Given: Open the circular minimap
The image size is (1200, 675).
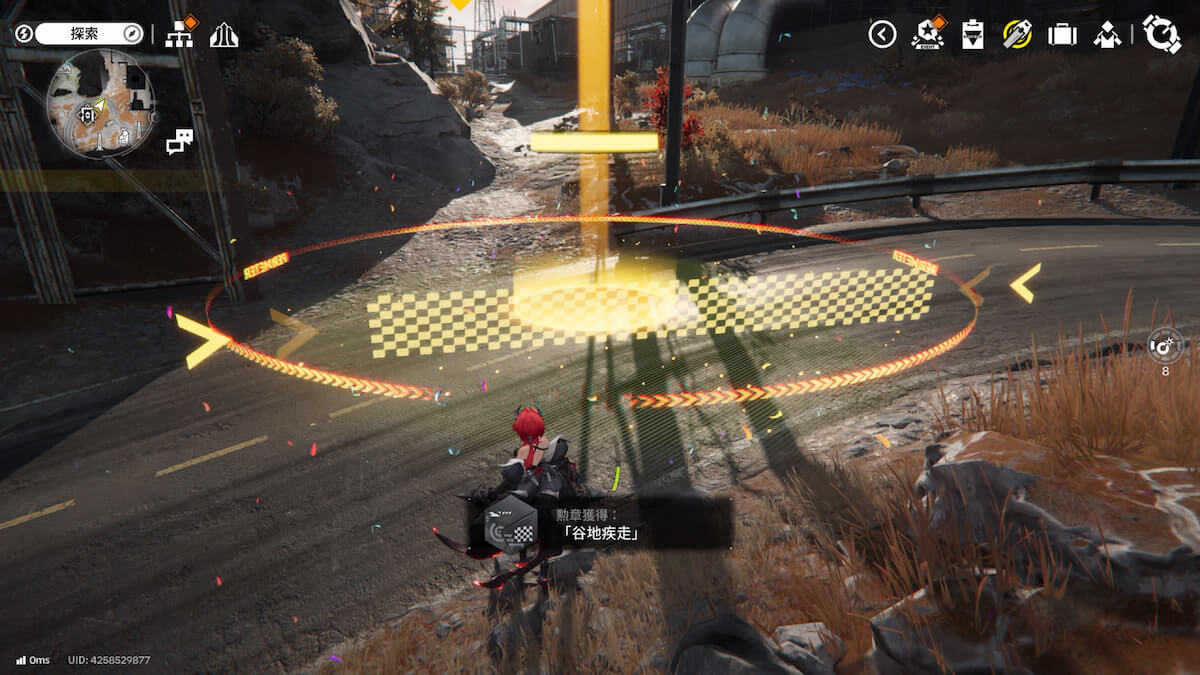Looking at the screenshot, I should tap(100, 104).
